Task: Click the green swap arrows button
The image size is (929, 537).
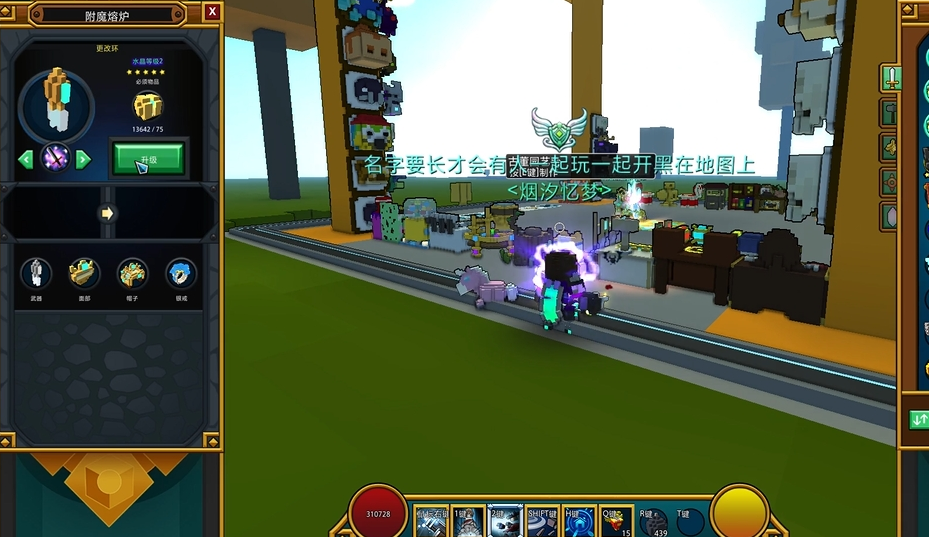Action: click(919, 420)
